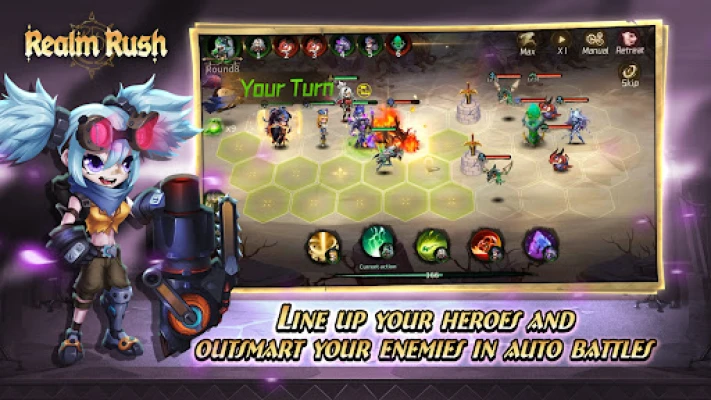The width and height of the screenshot is (711, 400).
Task: Use the green leaf slash skill
Action: pyautogui.click(x=433, y=245)
